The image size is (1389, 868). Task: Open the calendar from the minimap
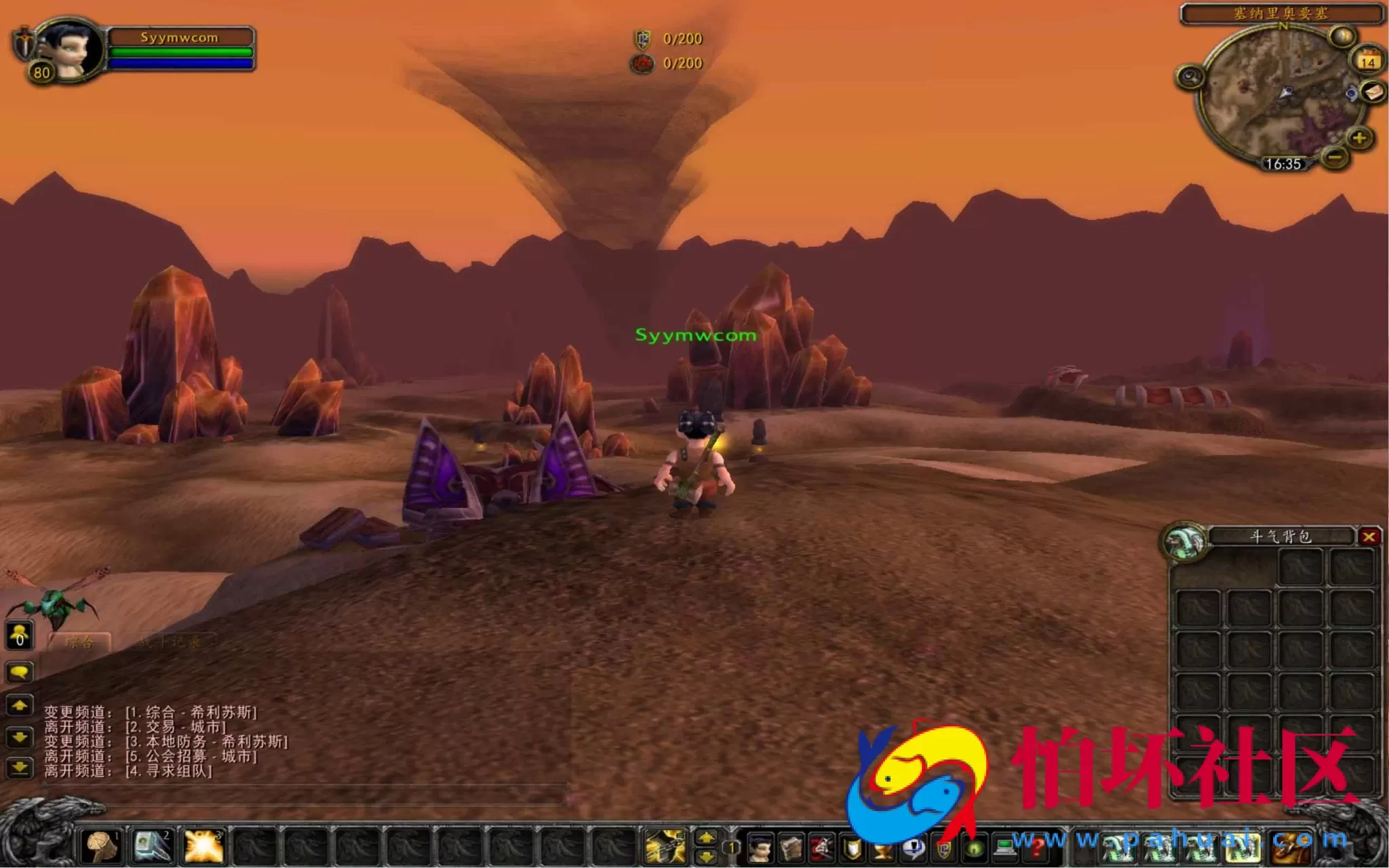click(1369, 60)
